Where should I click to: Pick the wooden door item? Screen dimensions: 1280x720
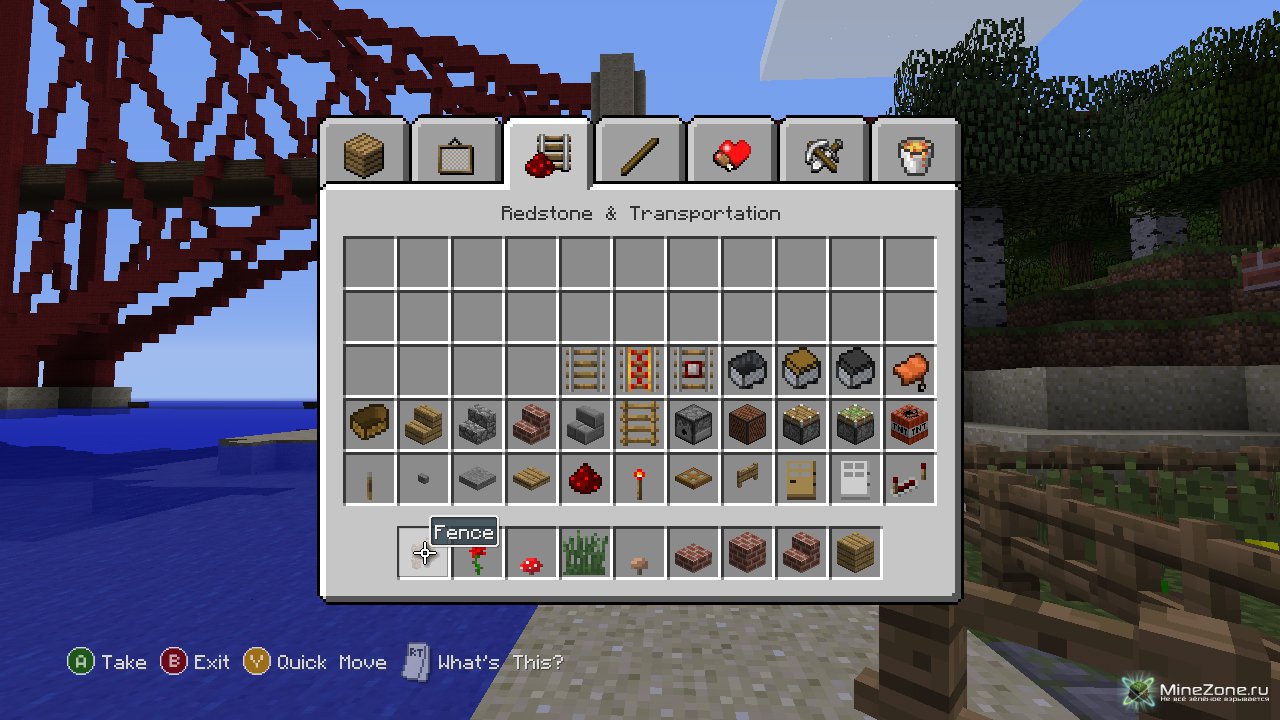[802, 479]
